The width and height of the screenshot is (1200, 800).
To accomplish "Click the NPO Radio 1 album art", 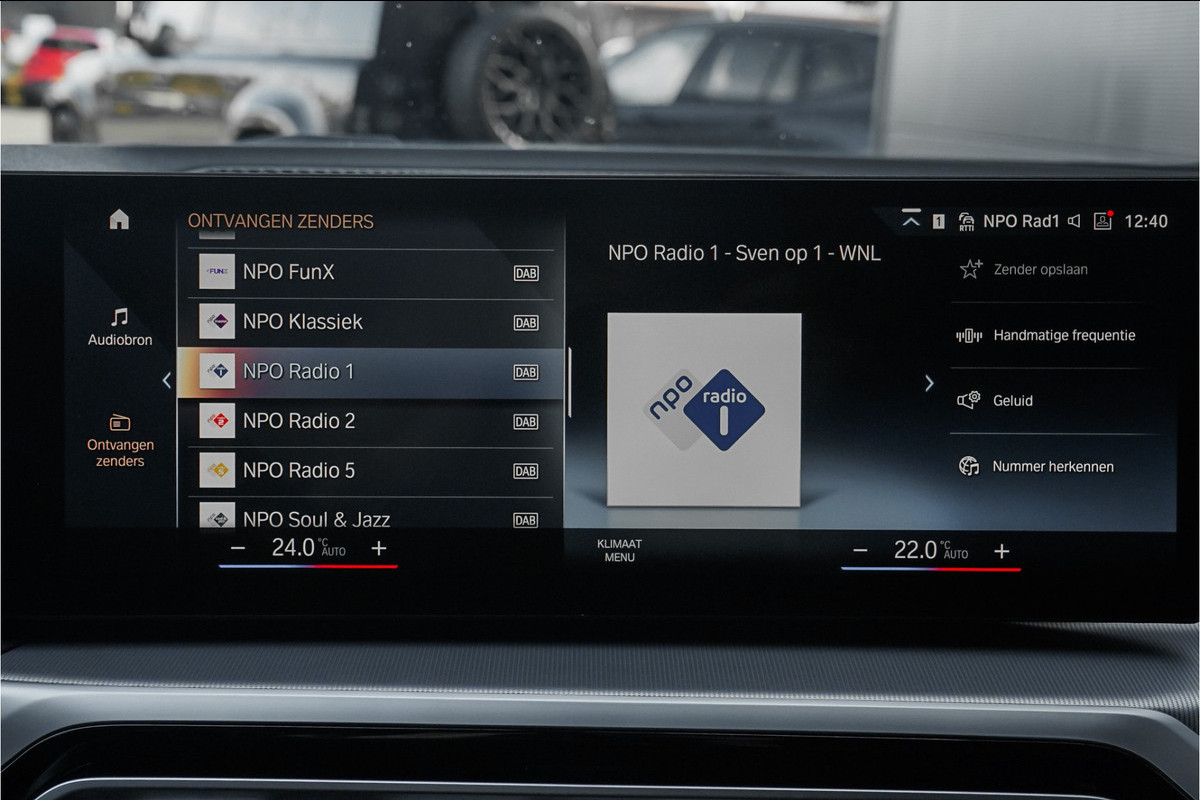I will [x=704, y=409].
